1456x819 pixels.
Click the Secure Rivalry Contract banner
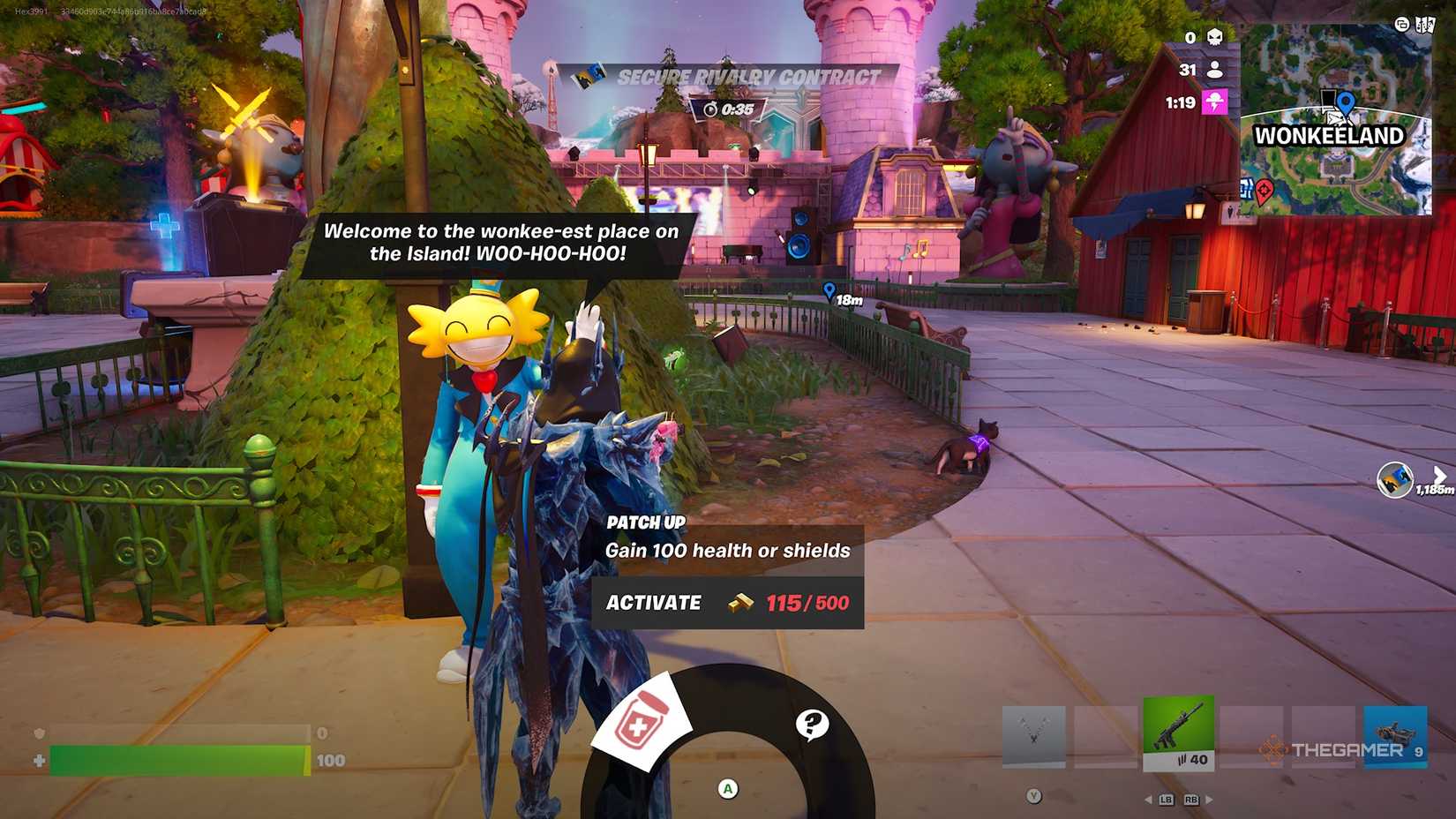(749, 77)
